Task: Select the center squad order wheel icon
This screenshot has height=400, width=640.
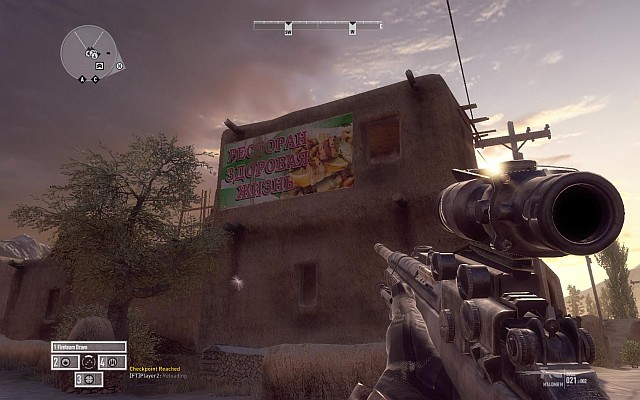Action: pos(88,362)
